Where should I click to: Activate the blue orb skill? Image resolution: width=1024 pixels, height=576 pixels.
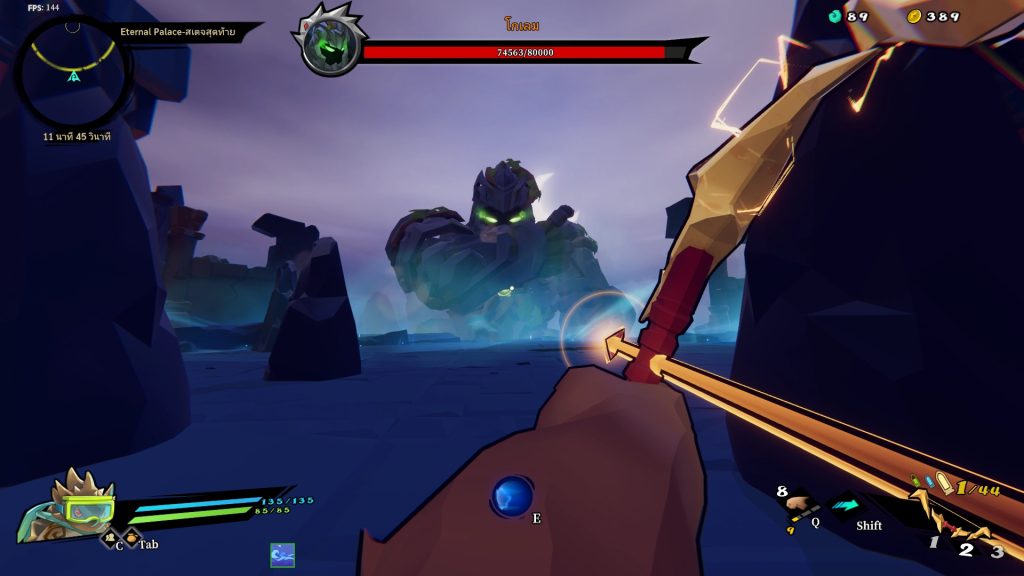(x=512, y=496)
